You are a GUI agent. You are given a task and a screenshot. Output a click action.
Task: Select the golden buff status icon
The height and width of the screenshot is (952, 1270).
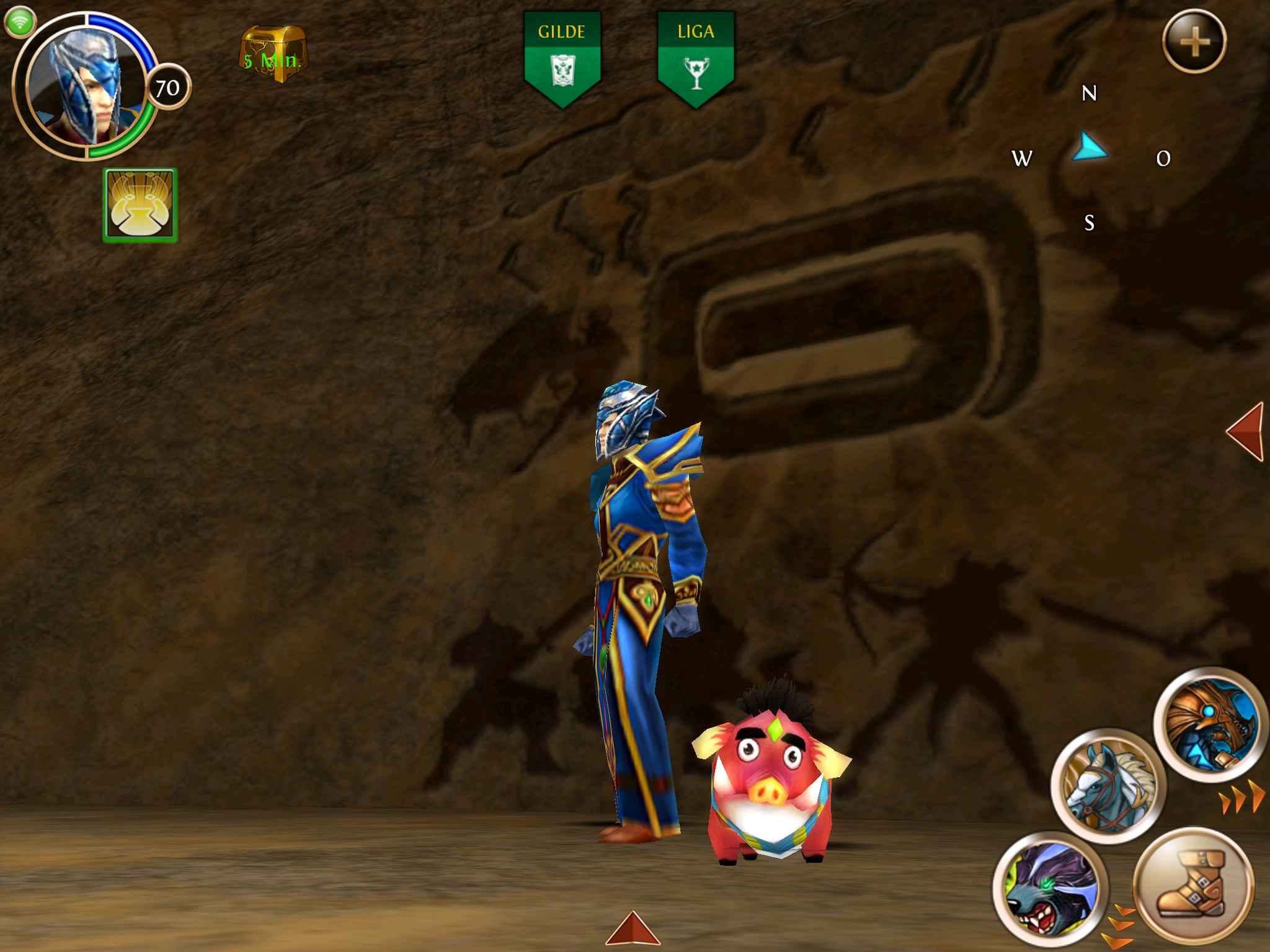point(141,205)
